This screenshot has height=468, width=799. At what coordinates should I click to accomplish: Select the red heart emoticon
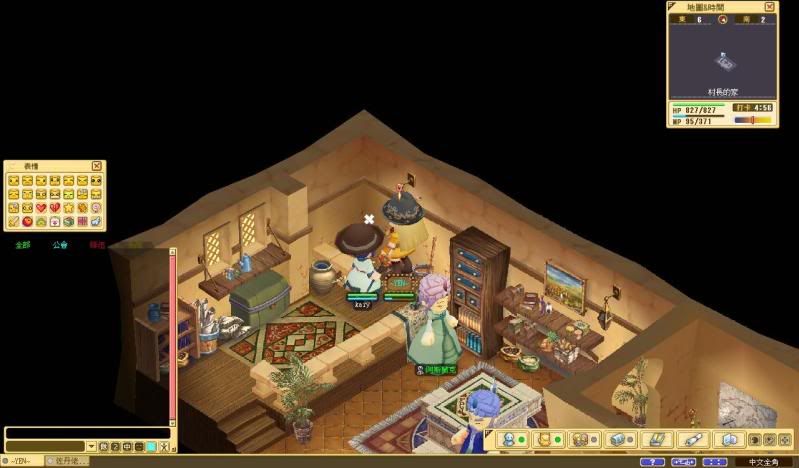point(41,207)
